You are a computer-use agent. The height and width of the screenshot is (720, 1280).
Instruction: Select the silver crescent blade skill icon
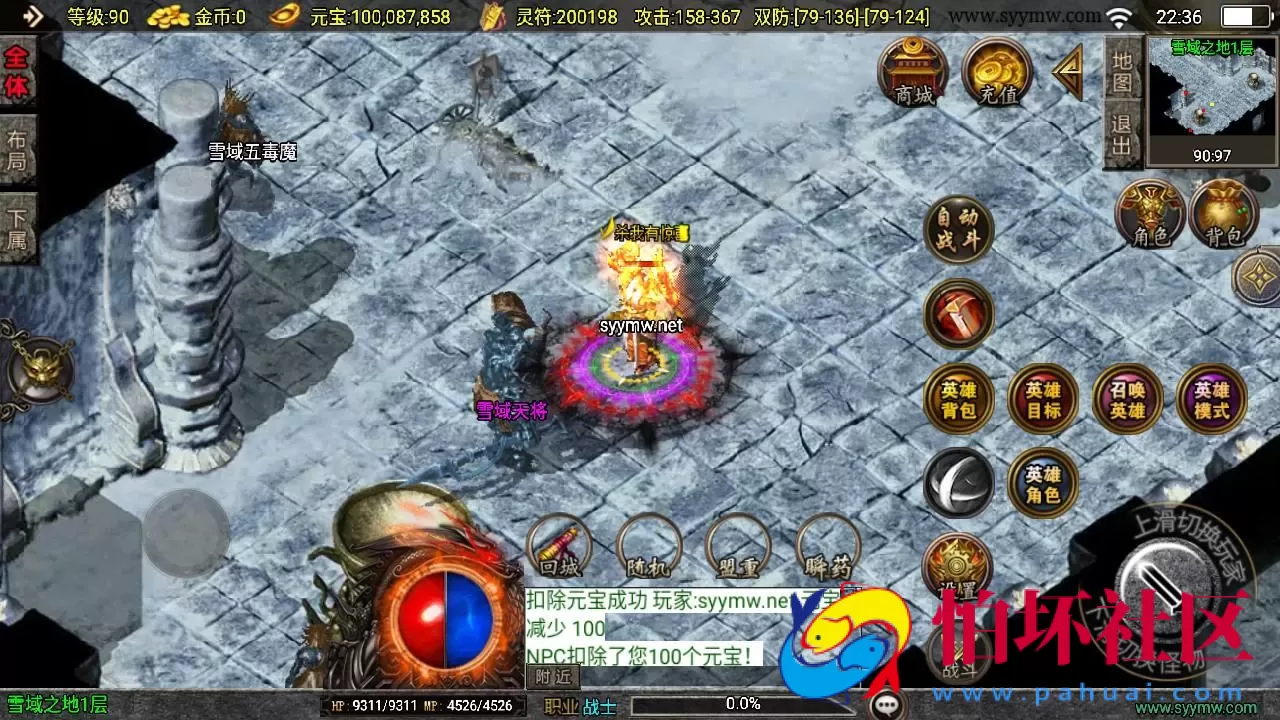(x=958, y=484)
